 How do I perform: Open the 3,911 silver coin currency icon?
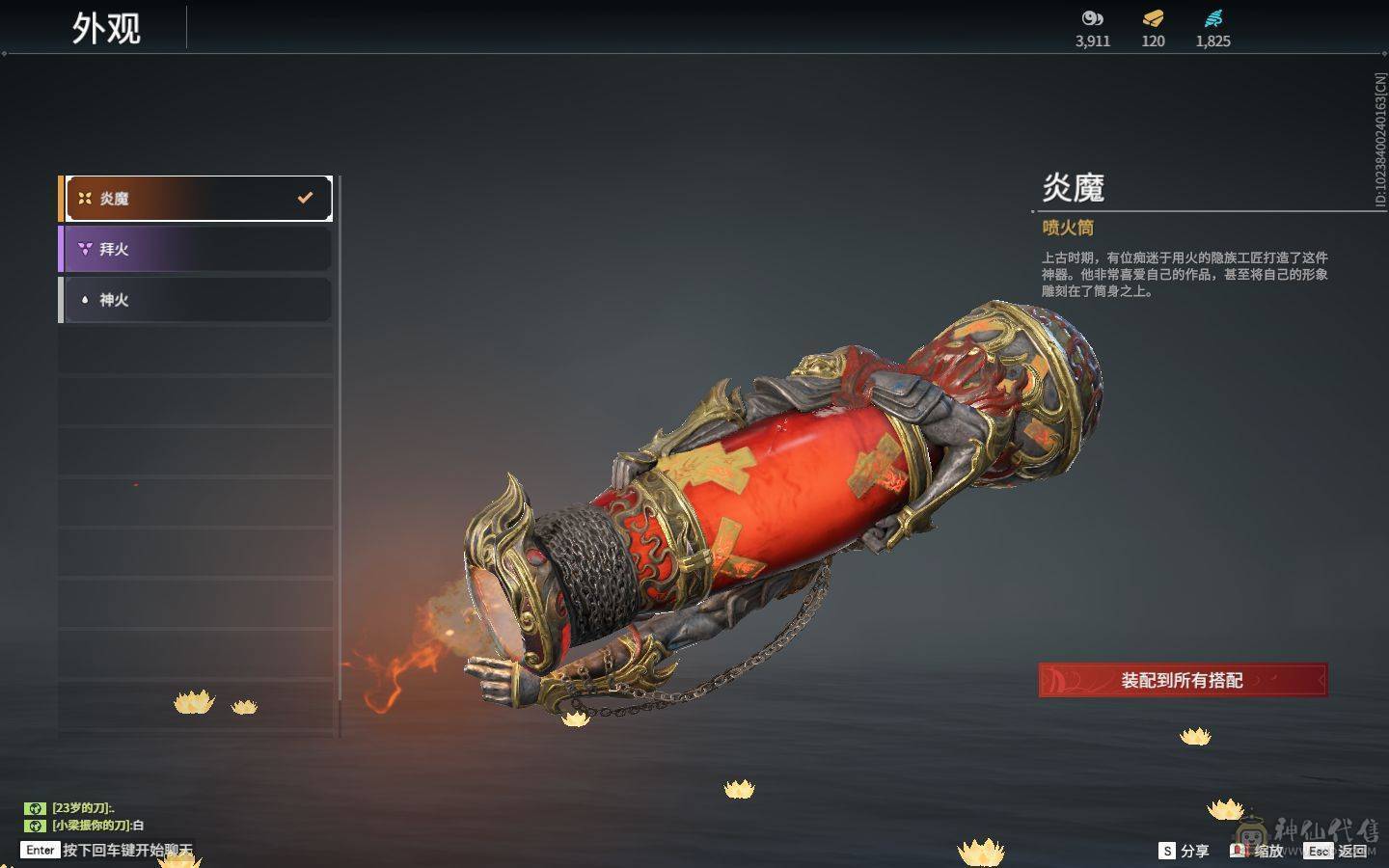1093,19
